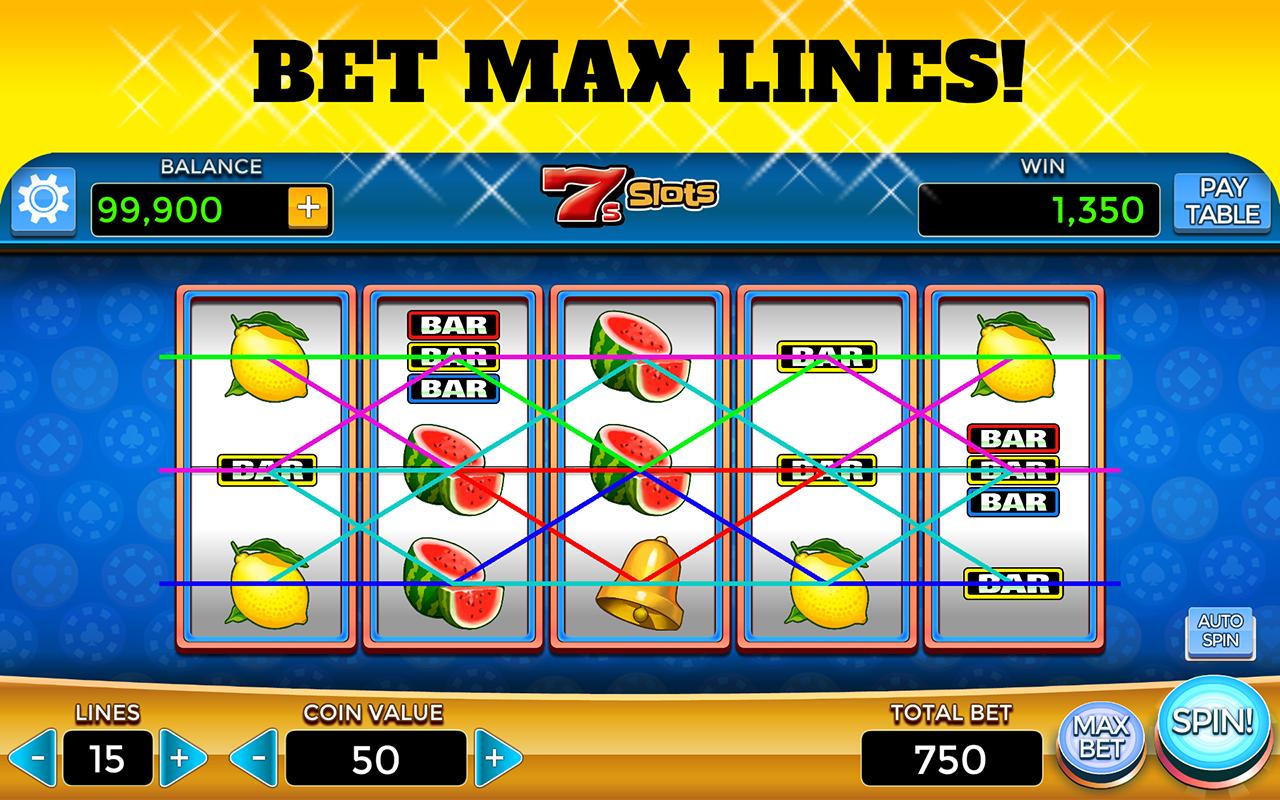Open the PAY TABLE

click(1222, 200)
